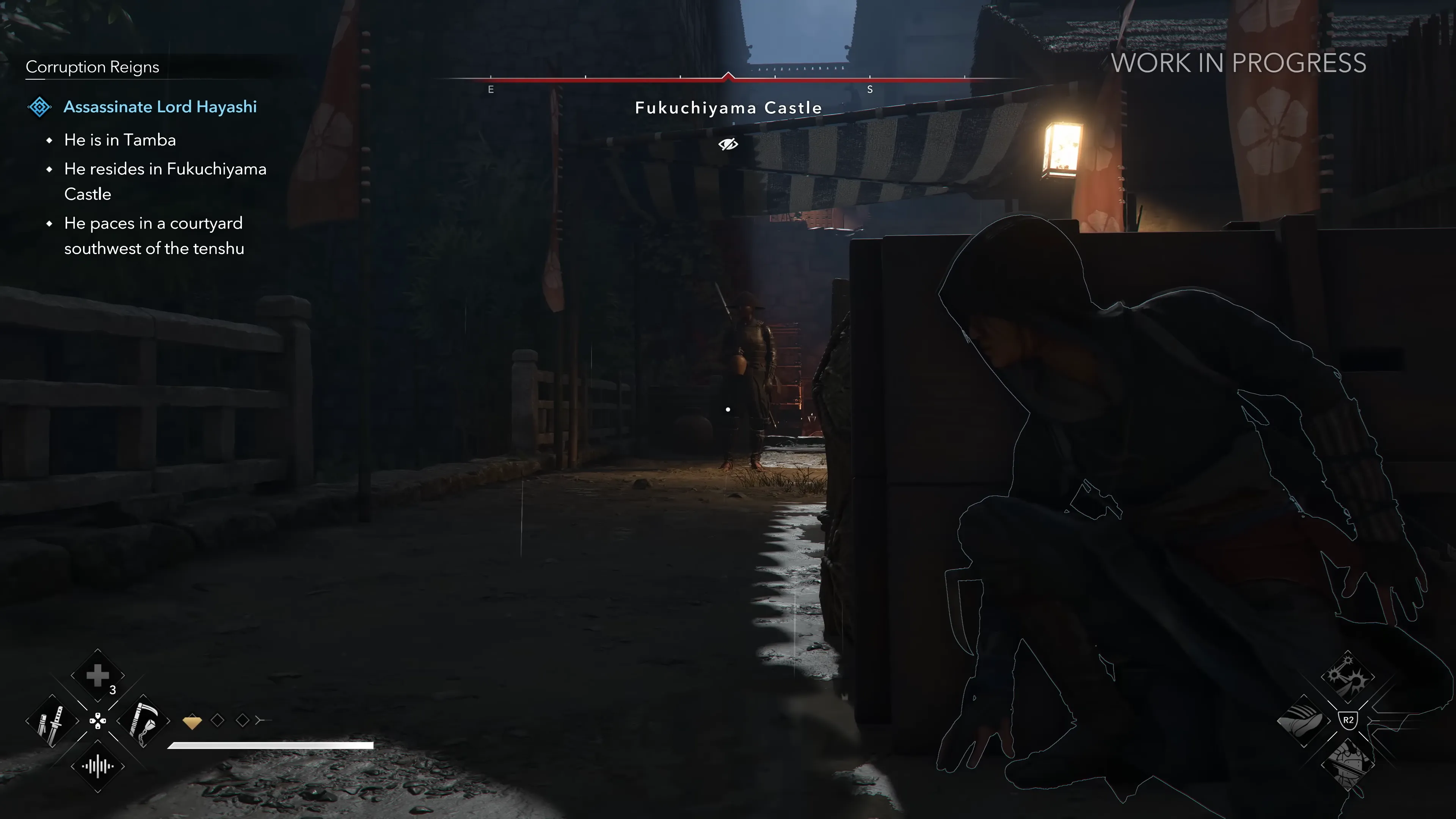Click the Fukuchiyama Castle location title
The width and height of the screenshot is (1456, 819).
(x=728, y=107)
